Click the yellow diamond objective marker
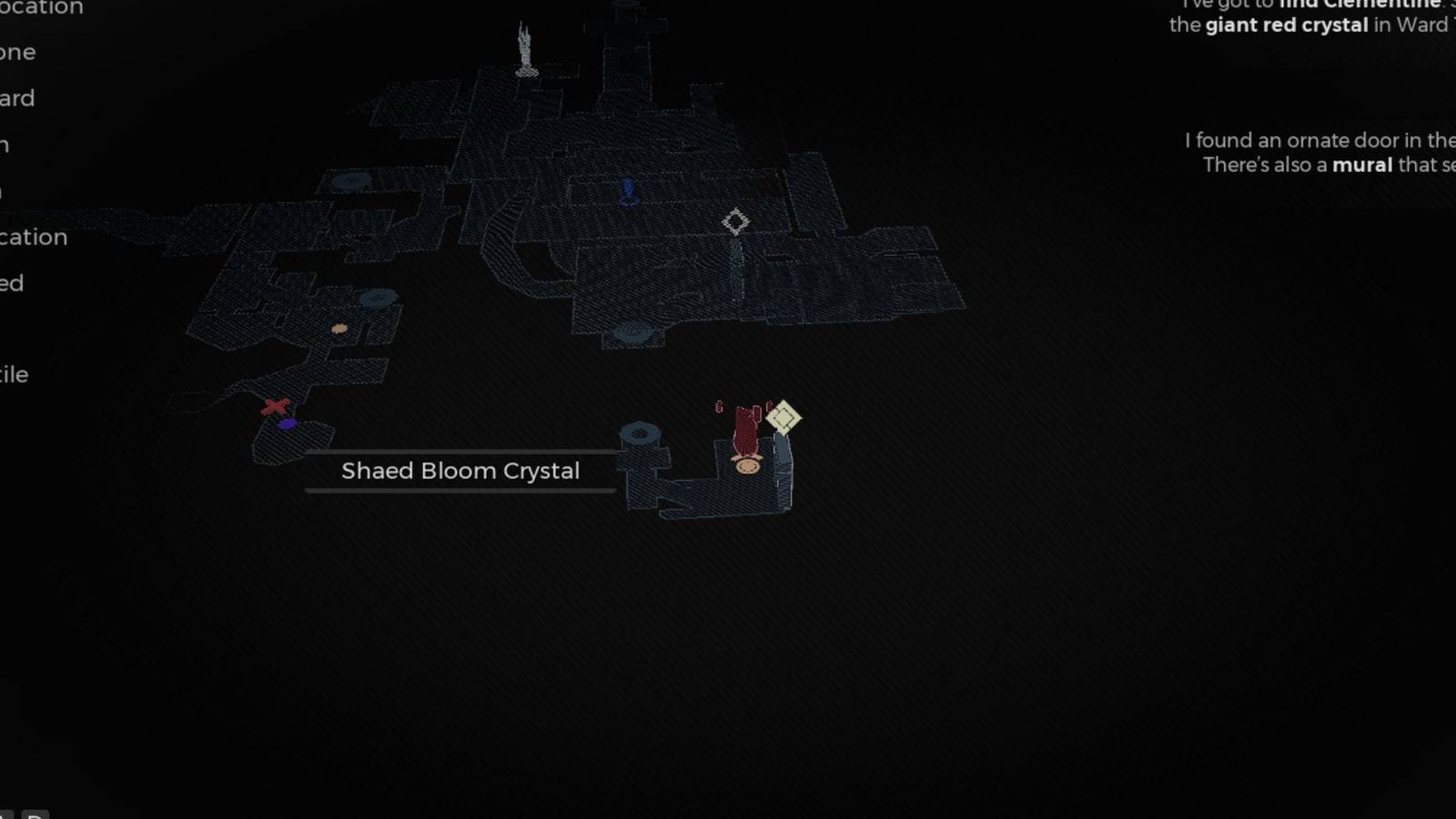Image resolution: width=1456 pixels, height=819 pixels. pyautogui.click(x=783, y=417)
